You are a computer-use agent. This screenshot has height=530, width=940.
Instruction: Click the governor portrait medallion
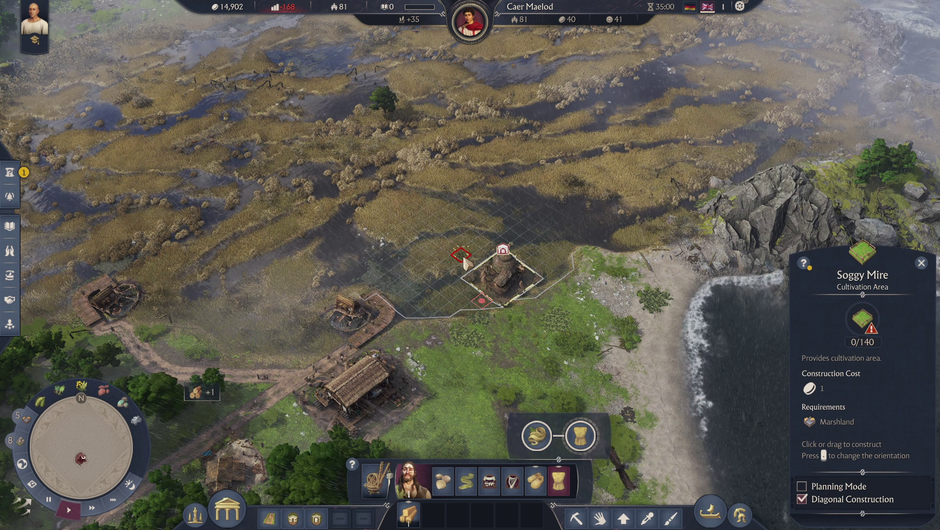coord(469,20)
